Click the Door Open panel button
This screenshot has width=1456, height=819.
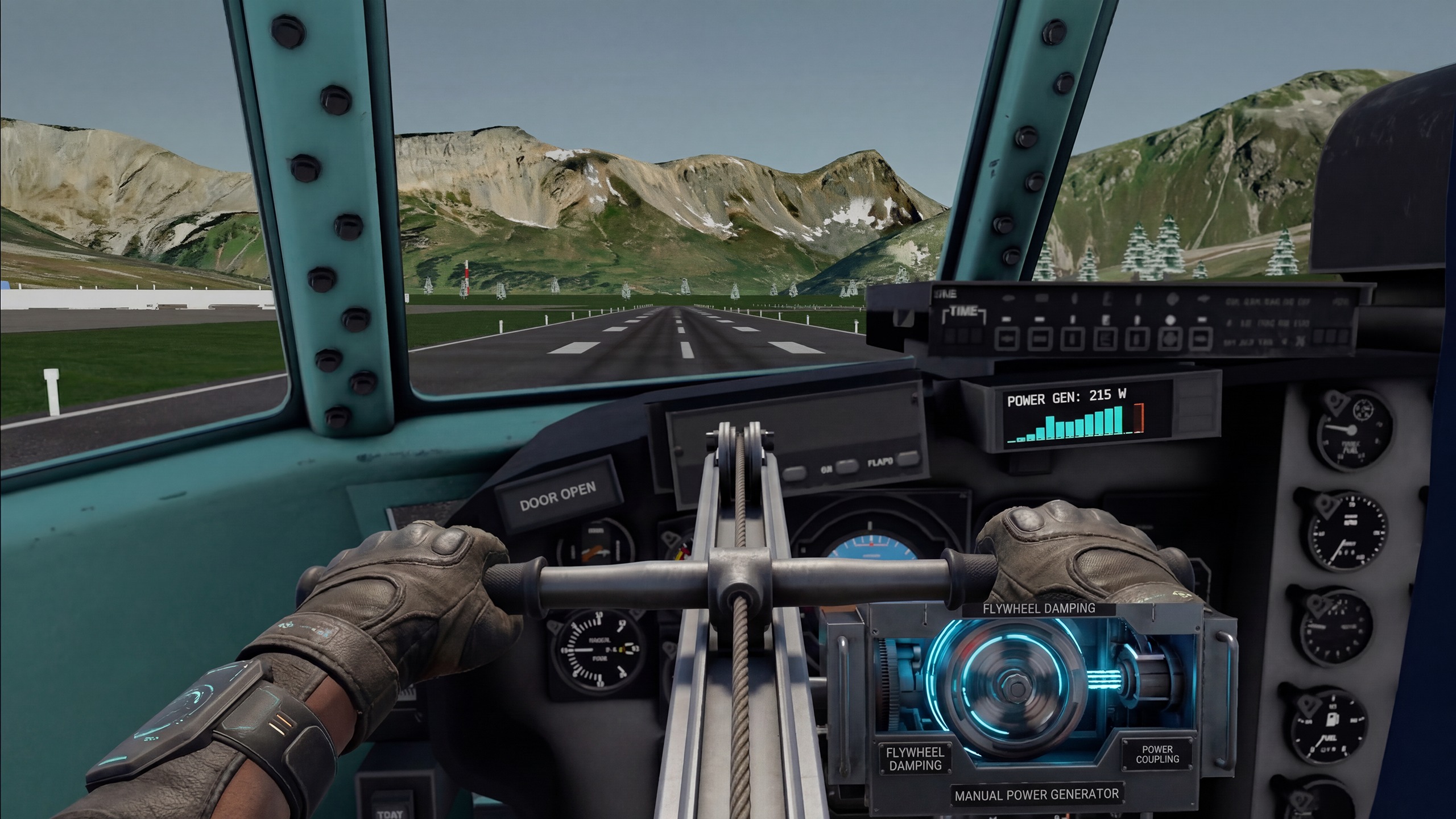(x=557, y=497)
